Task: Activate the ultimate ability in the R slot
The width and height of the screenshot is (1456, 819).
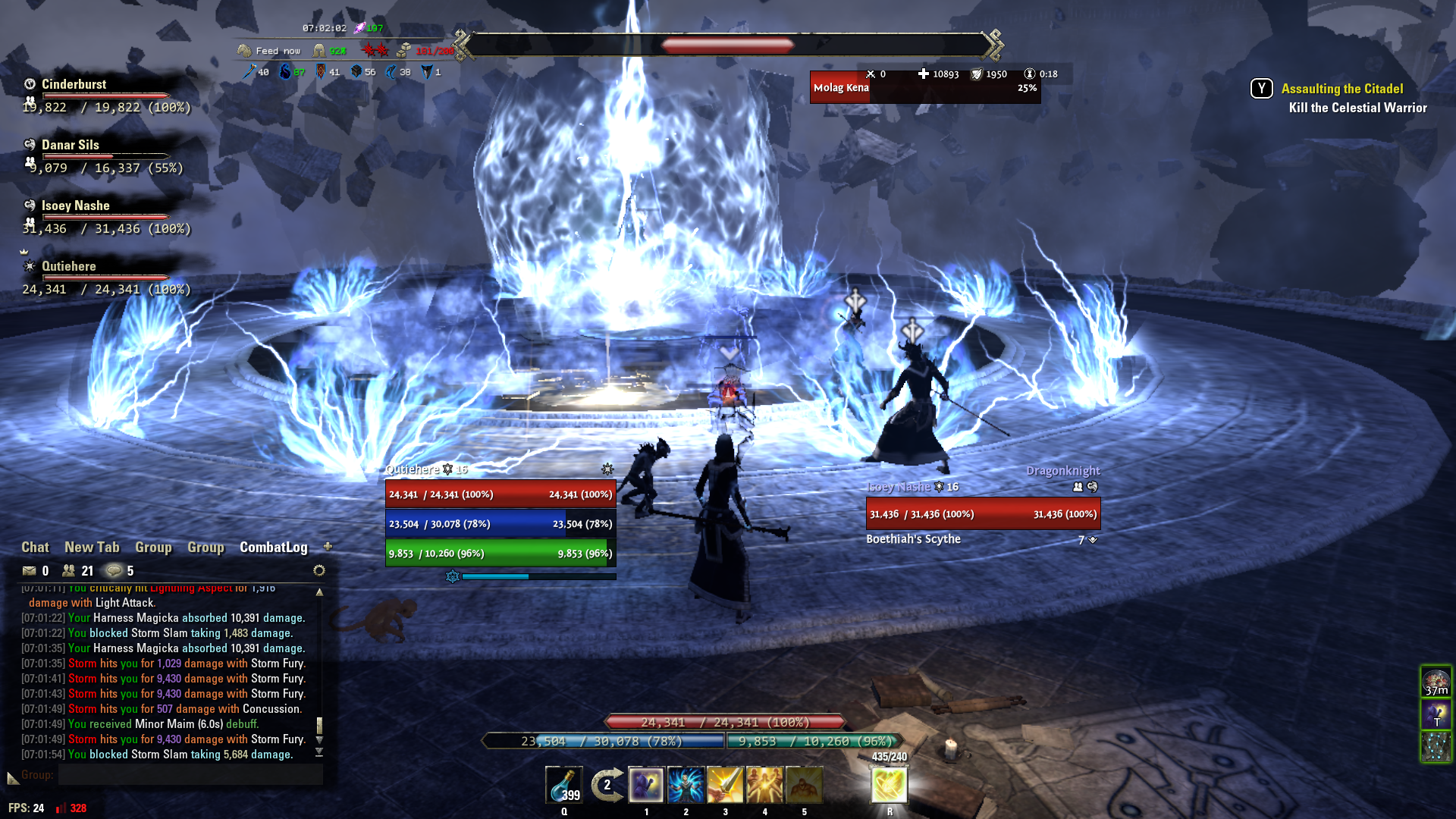Action: coord(888,786)
